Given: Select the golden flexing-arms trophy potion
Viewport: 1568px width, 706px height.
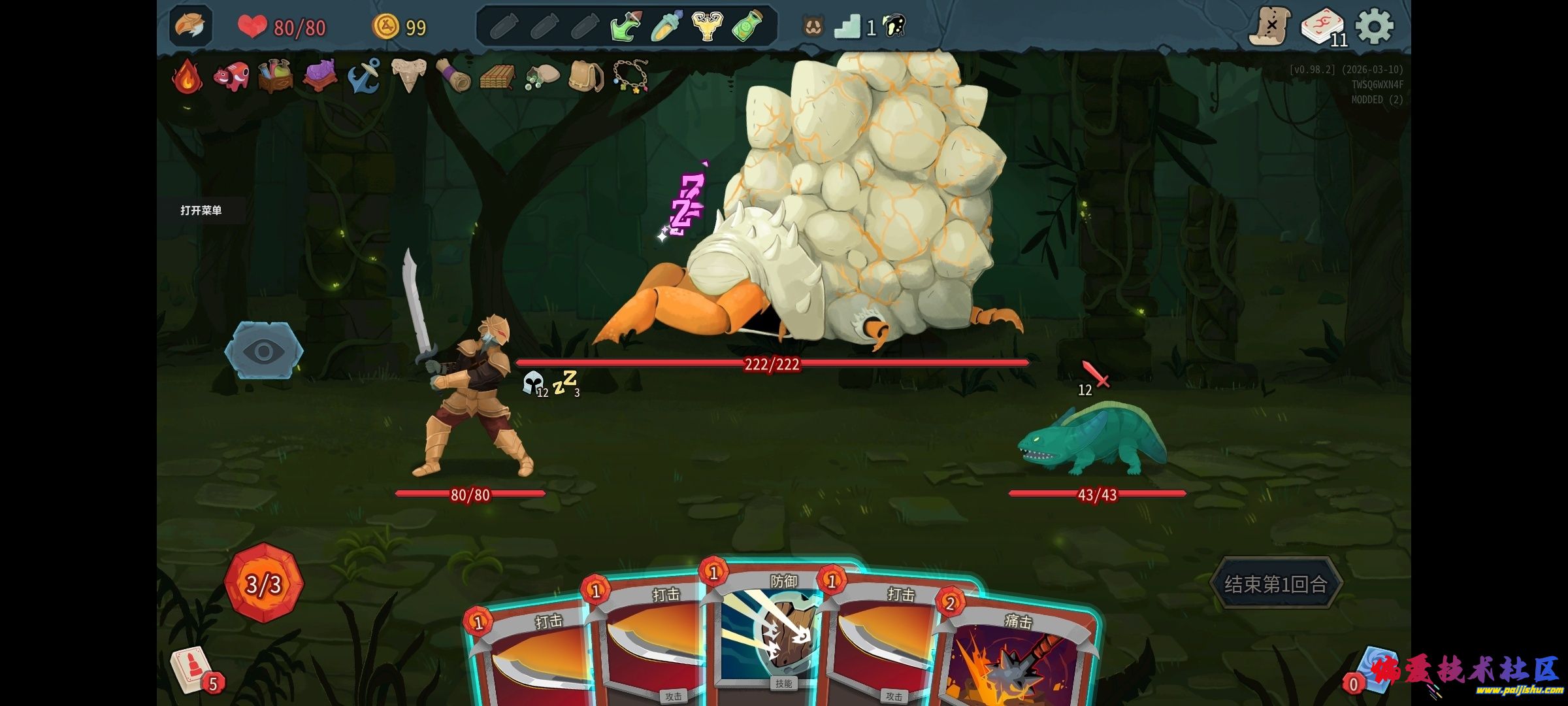Looking at the screenshot, I should tap(707, 27).
